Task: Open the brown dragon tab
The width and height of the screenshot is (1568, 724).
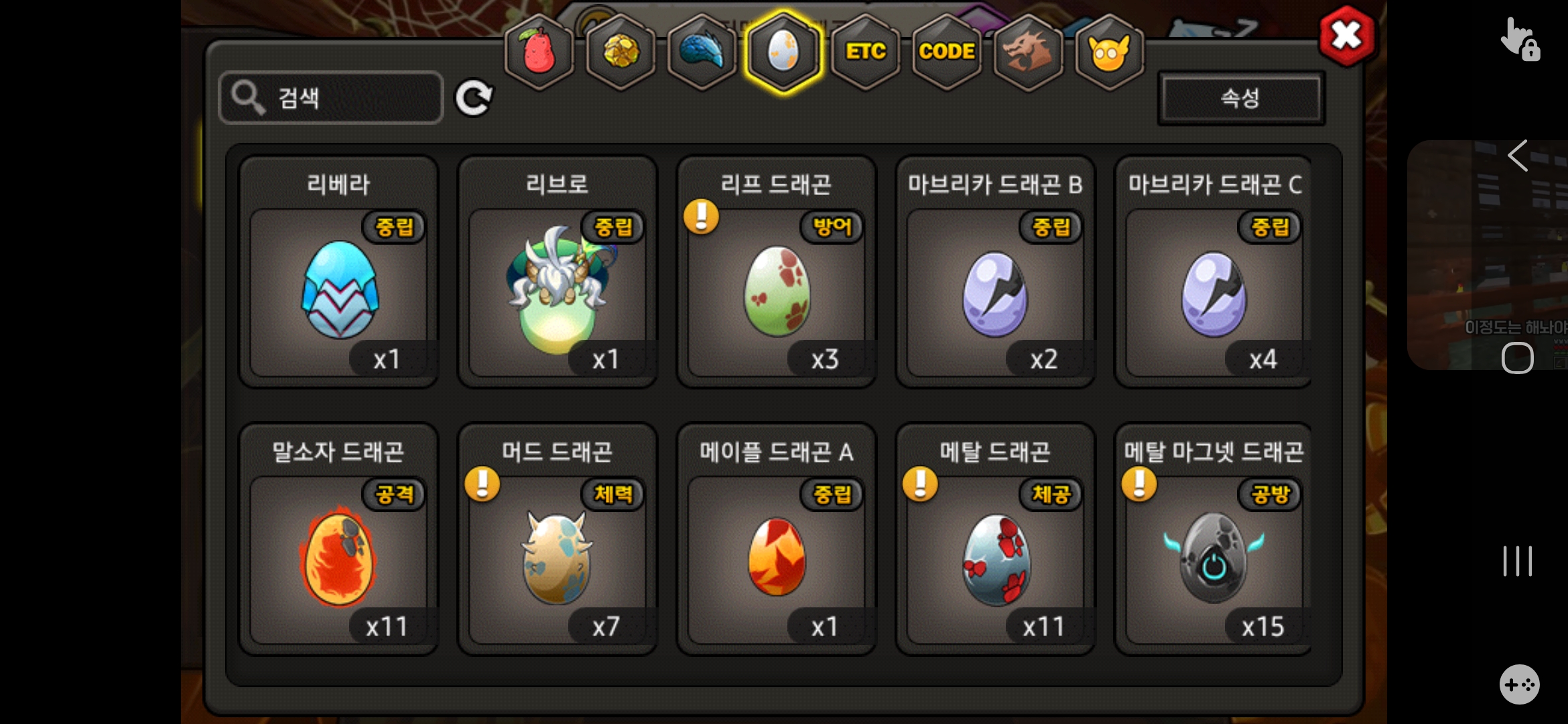Action: point(1028,52)
